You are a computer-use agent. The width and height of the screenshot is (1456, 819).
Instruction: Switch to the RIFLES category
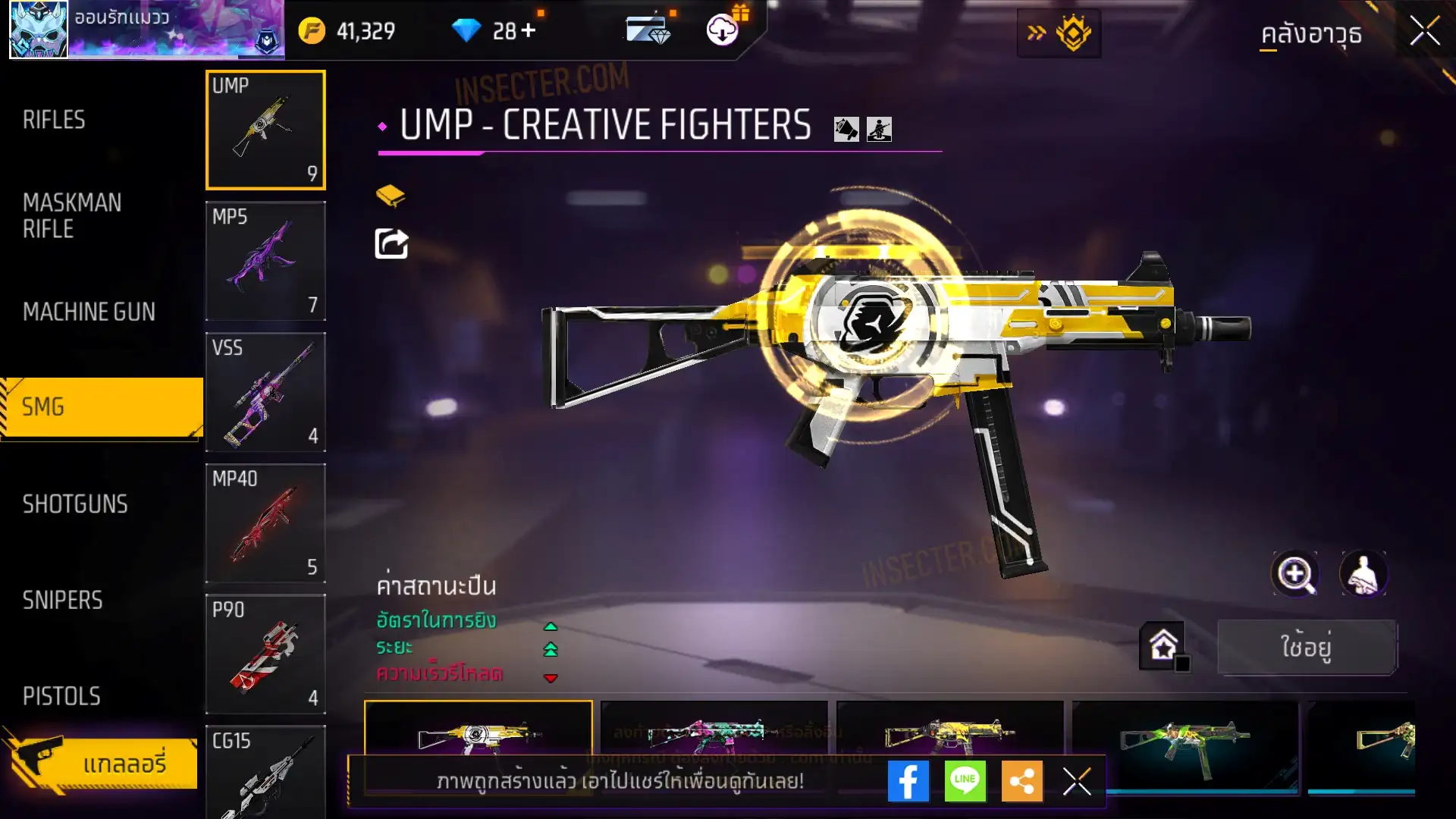(x=54, y=120)
